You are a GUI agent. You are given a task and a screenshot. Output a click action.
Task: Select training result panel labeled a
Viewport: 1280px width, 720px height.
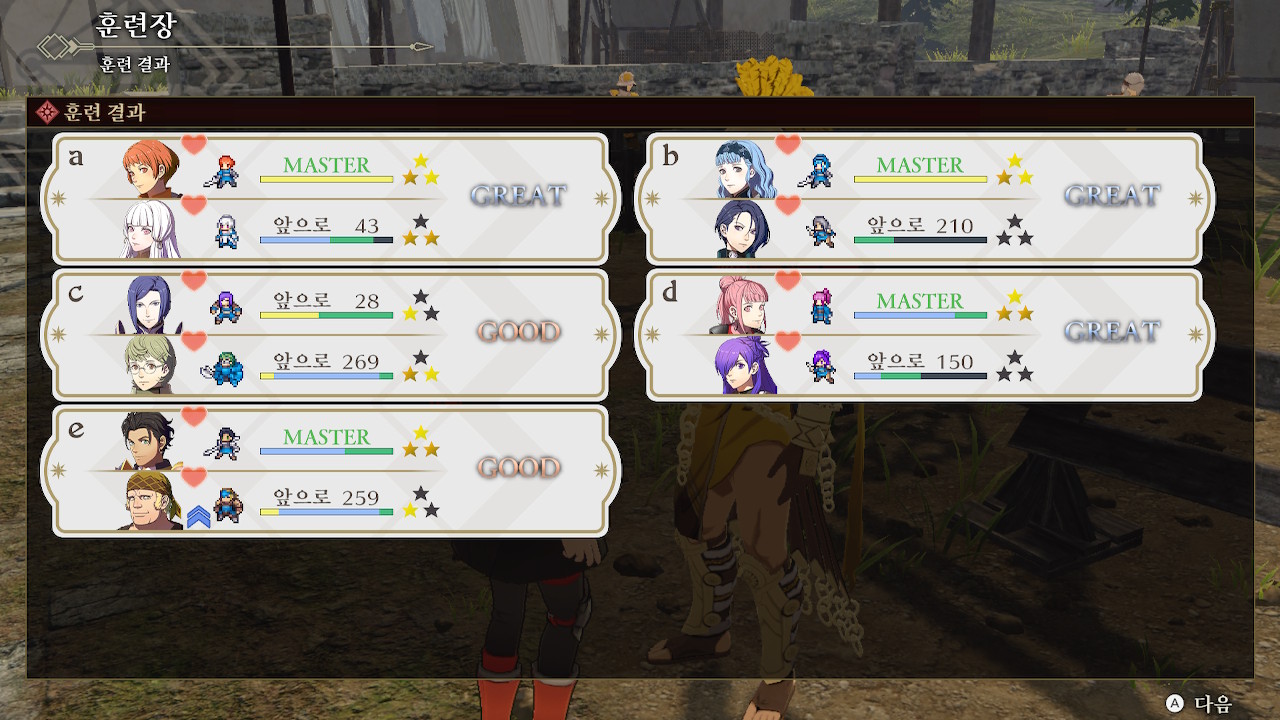[x=330, y=198]
